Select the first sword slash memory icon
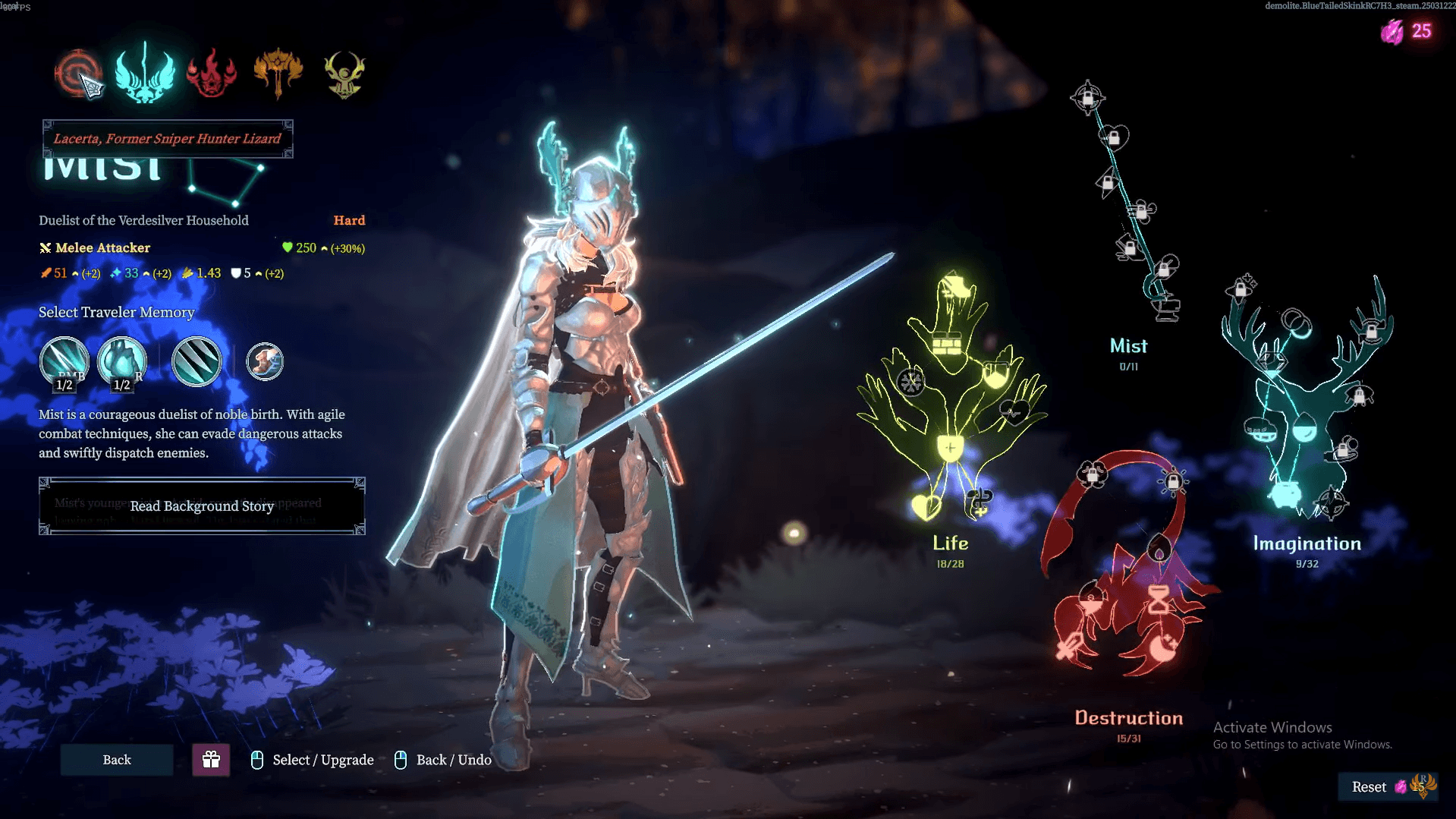The height and width of the screenshot is (819, 1456). pos(64,361)
